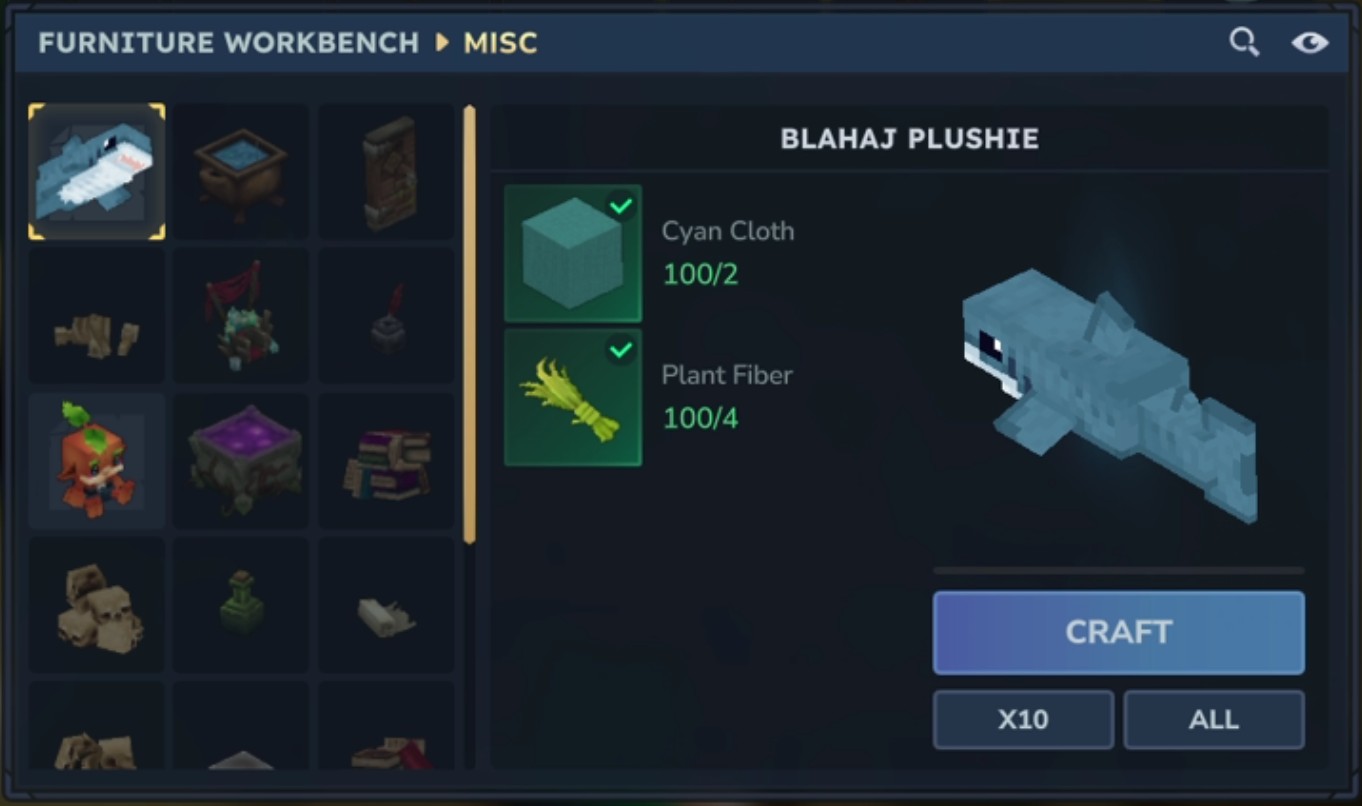Click the Plant Fiber ingredient slot
Image resolution: width=1362 pixels, height=806 pixels.
tap(573, 398)
